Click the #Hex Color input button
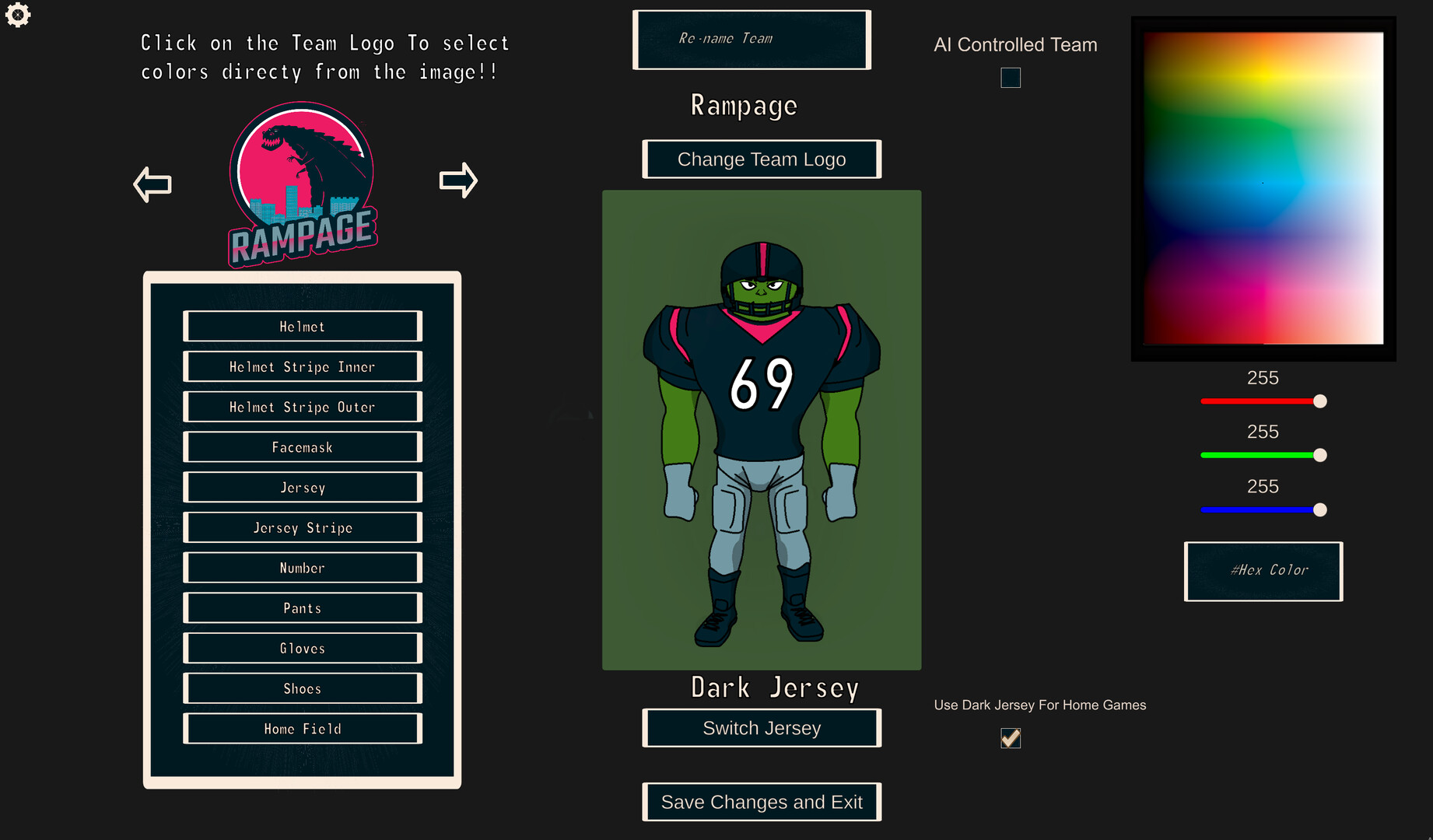 (1263, 571)
